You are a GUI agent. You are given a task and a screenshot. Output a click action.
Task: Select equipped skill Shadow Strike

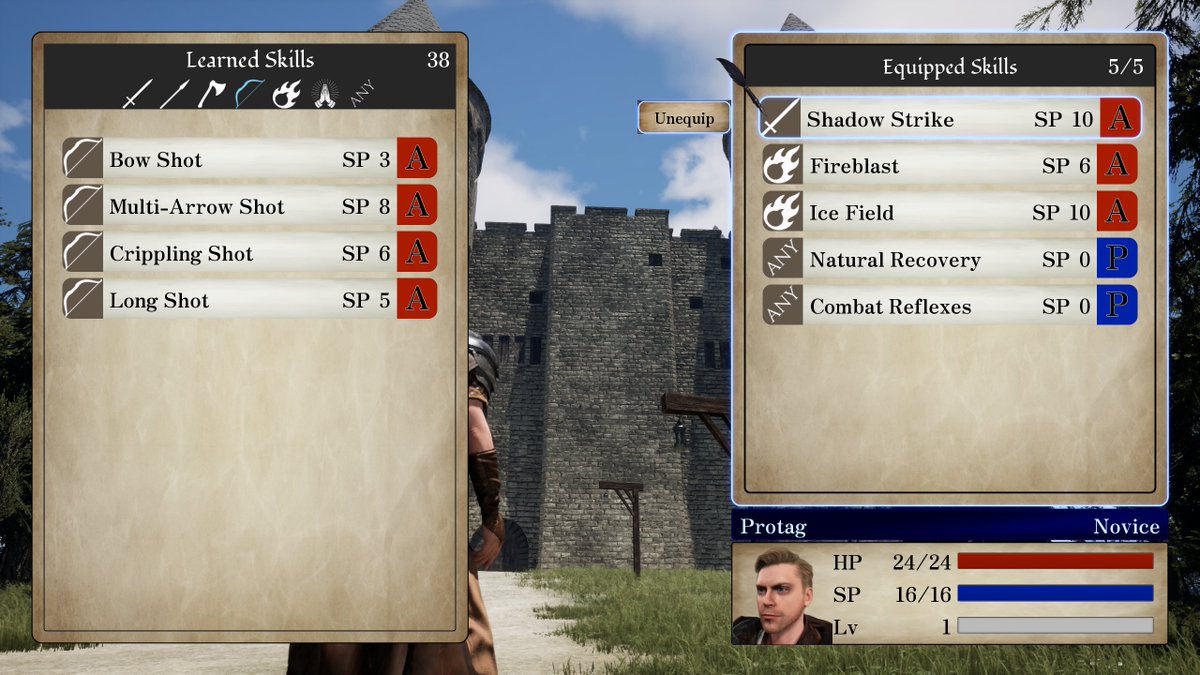point(948,119)
